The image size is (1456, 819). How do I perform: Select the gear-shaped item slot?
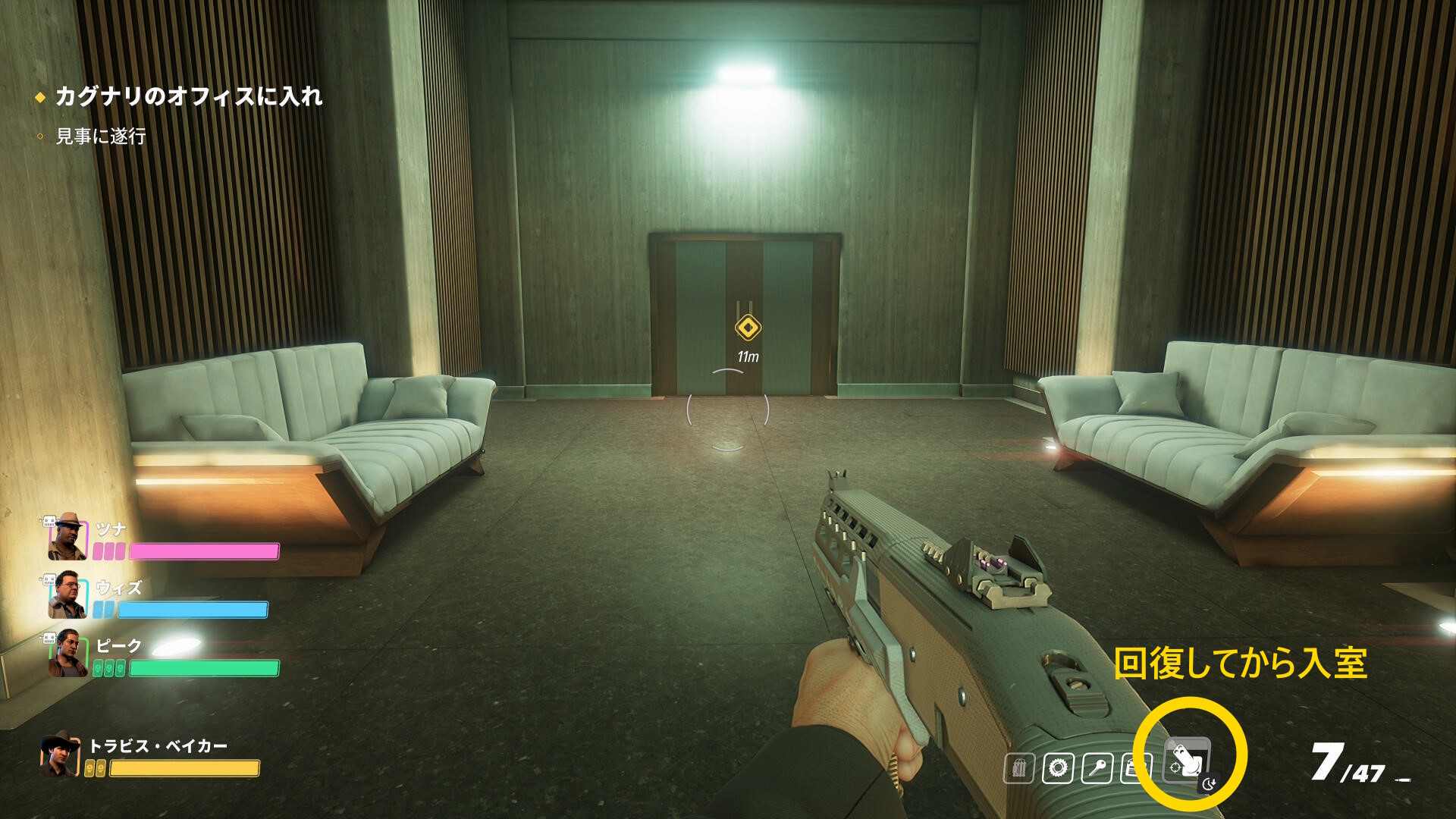[x=1058, y=768]
